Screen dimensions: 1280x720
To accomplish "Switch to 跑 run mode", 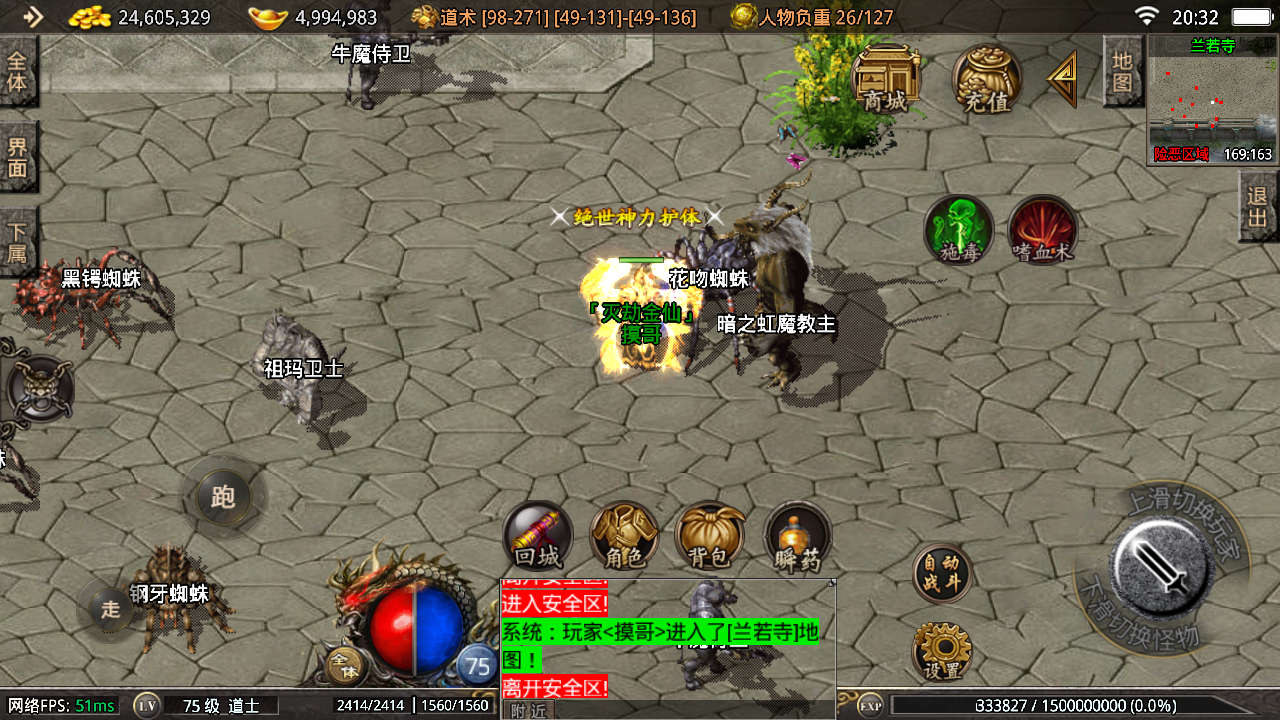I will (x=223, y=496).
